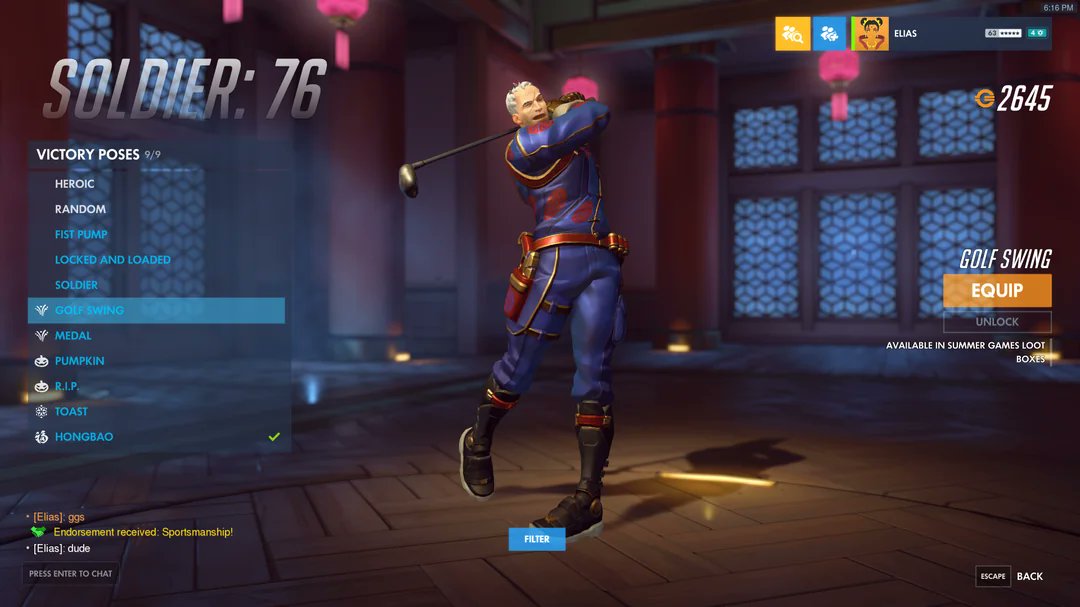Pick the R.I.P. victory pose
The width and height of the screenshot is (1080, 607).
click(66, 386)
